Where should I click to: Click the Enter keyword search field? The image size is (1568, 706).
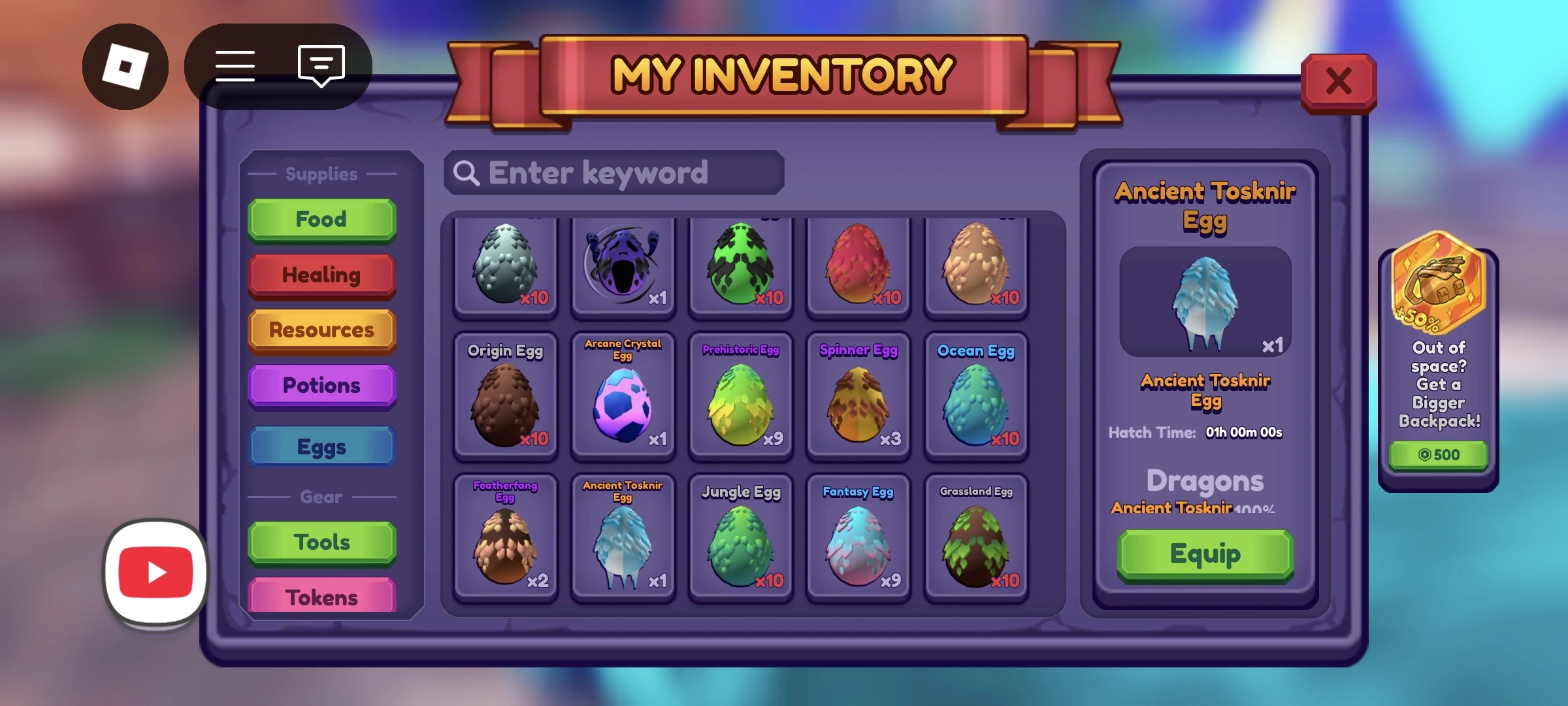[x=614, y=173]
